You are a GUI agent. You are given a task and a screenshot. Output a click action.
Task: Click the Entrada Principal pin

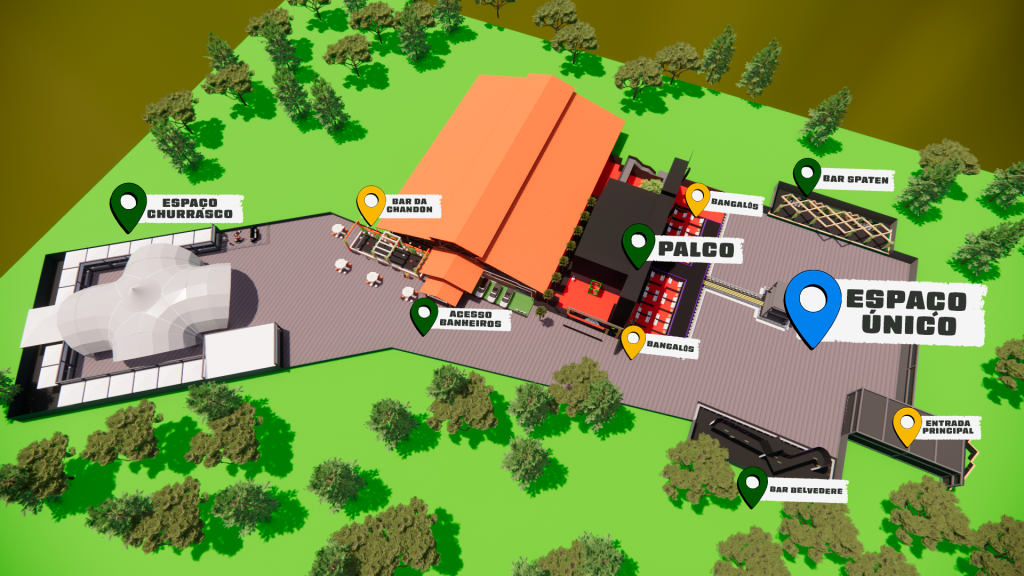(907, 424)
